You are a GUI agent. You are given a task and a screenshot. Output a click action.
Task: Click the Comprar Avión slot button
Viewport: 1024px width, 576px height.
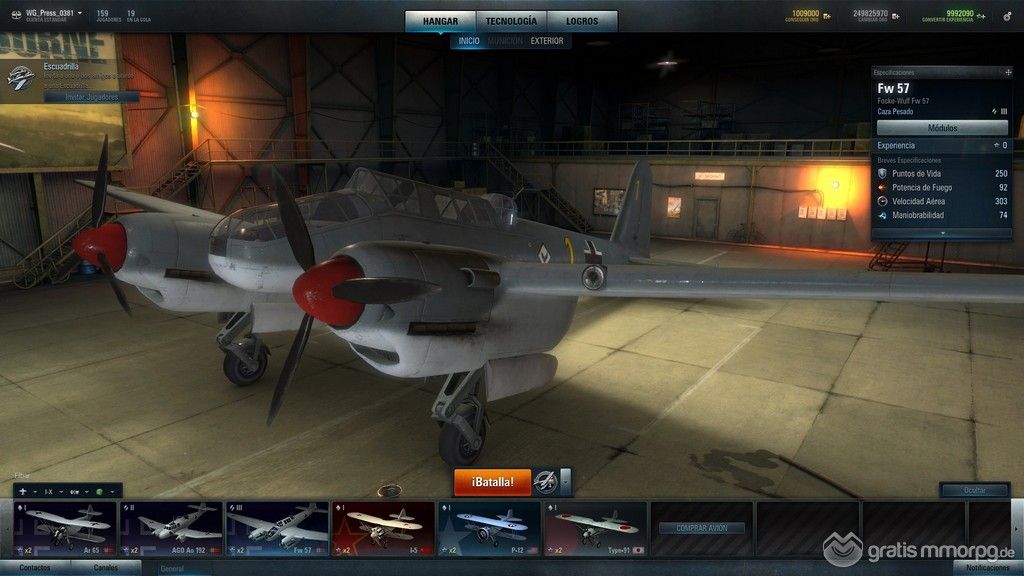(701, 528)
